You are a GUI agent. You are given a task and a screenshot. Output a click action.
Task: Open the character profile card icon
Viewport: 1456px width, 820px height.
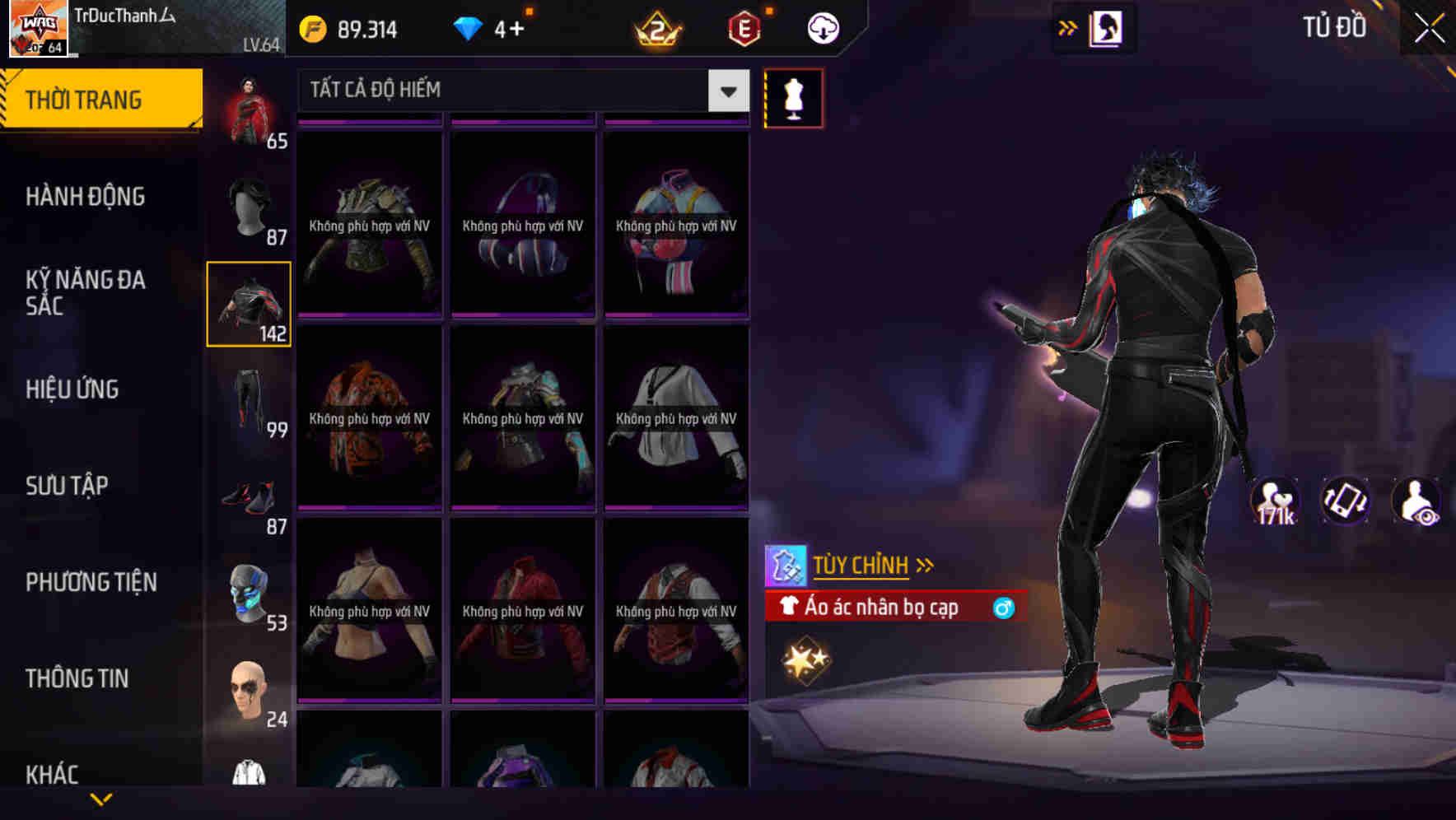pyautogui.click(x=1107, y=27)
